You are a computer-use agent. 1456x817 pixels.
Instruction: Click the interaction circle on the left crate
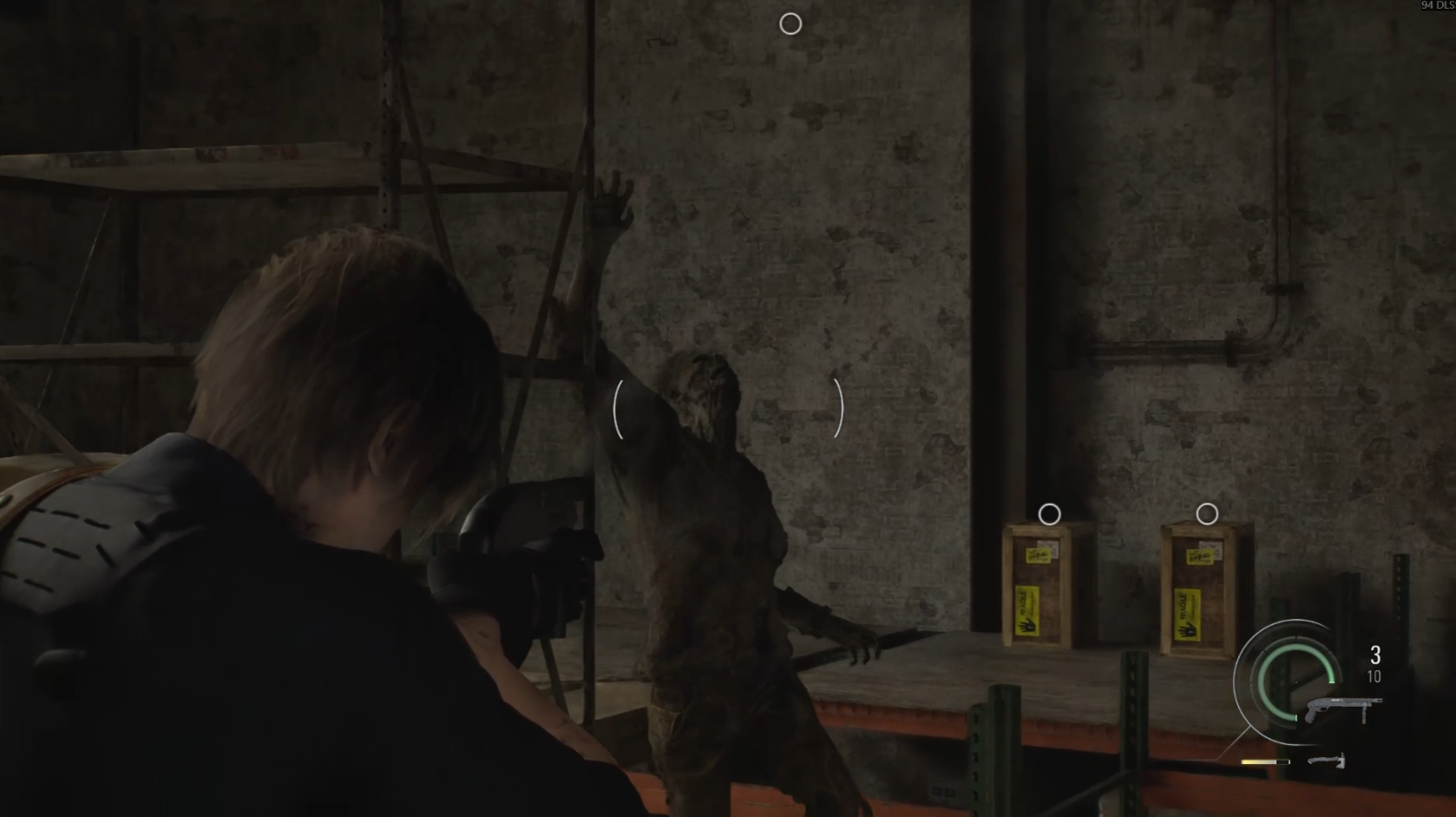1050,514
